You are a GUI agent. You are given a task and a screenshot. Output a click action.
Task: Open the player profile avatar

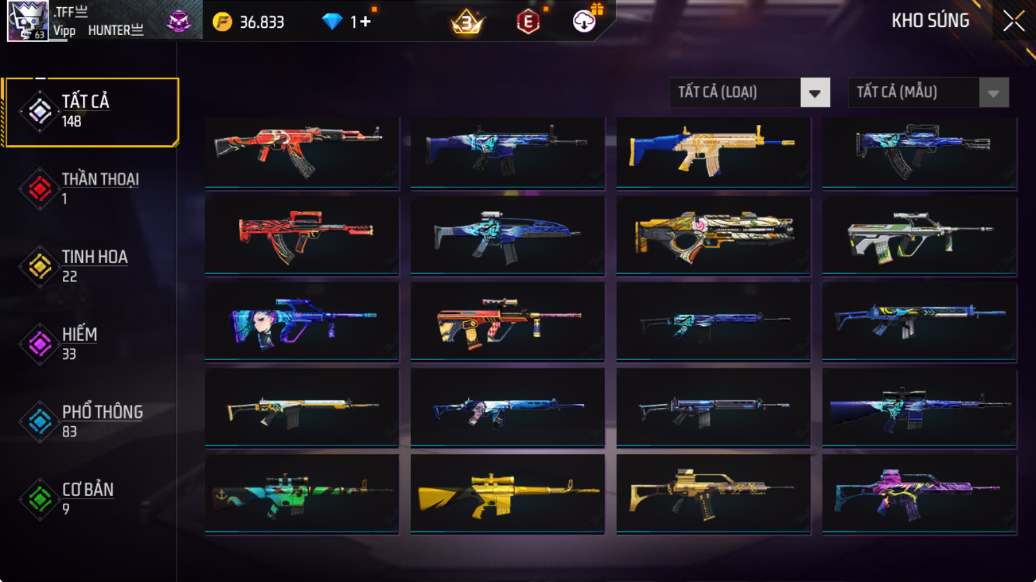coord(27,21)
